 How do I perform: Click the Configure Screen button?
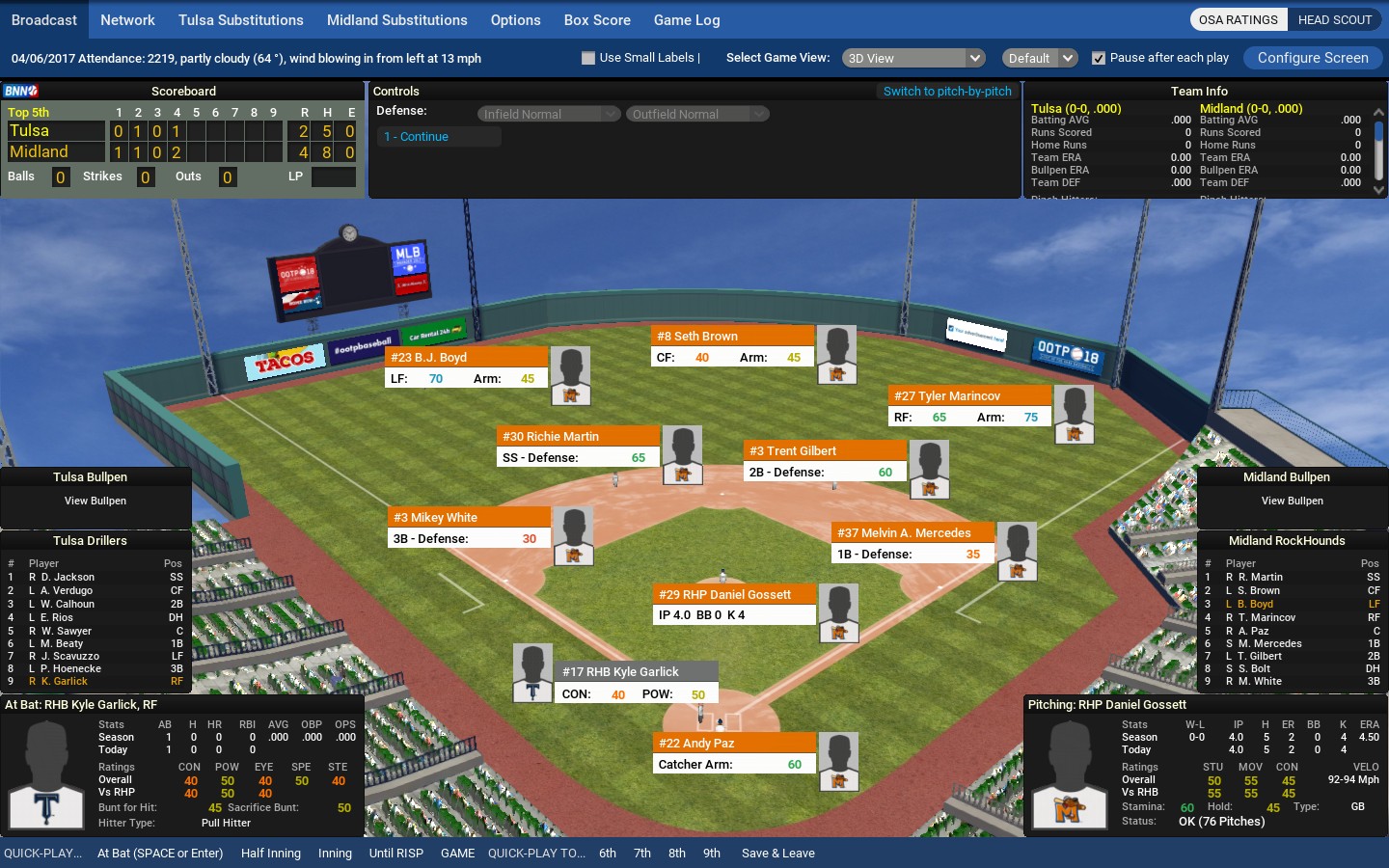pos(1313,58)
